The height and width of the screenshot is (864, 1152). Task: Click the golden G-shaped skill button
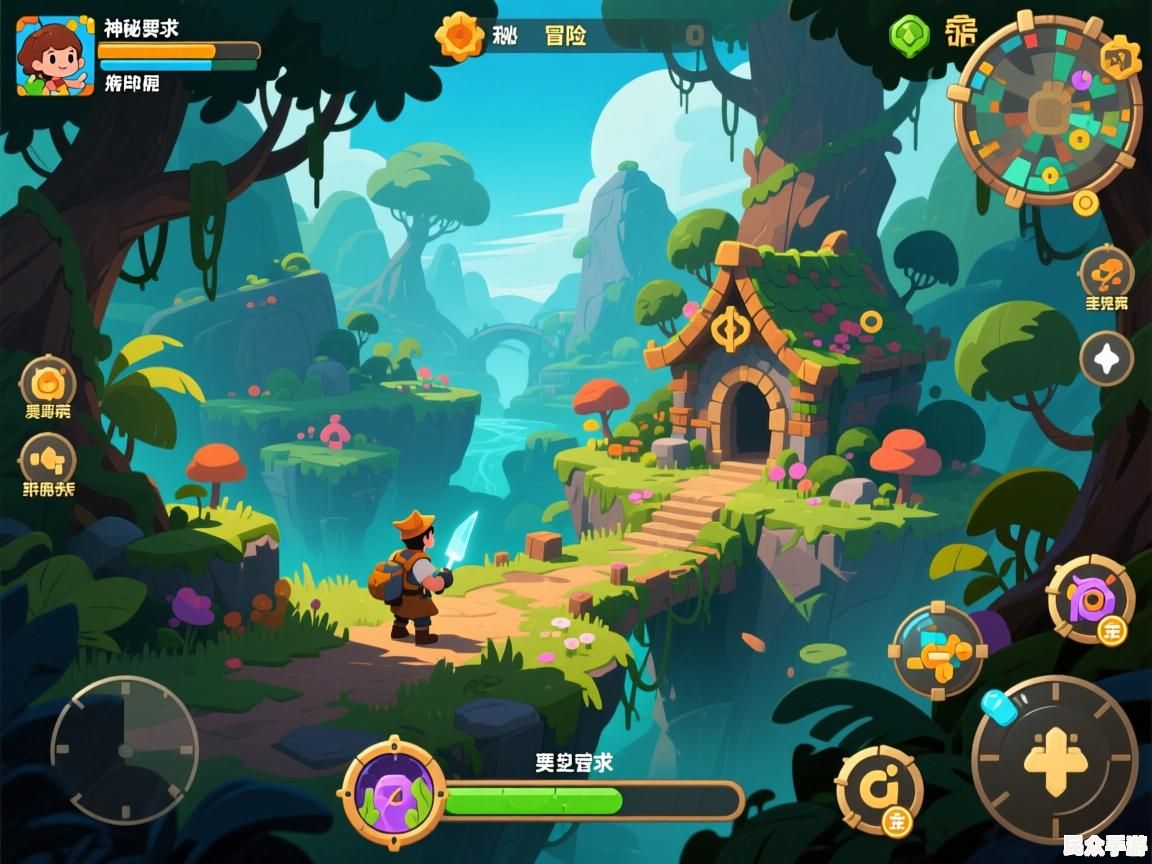tap(879, 789)
